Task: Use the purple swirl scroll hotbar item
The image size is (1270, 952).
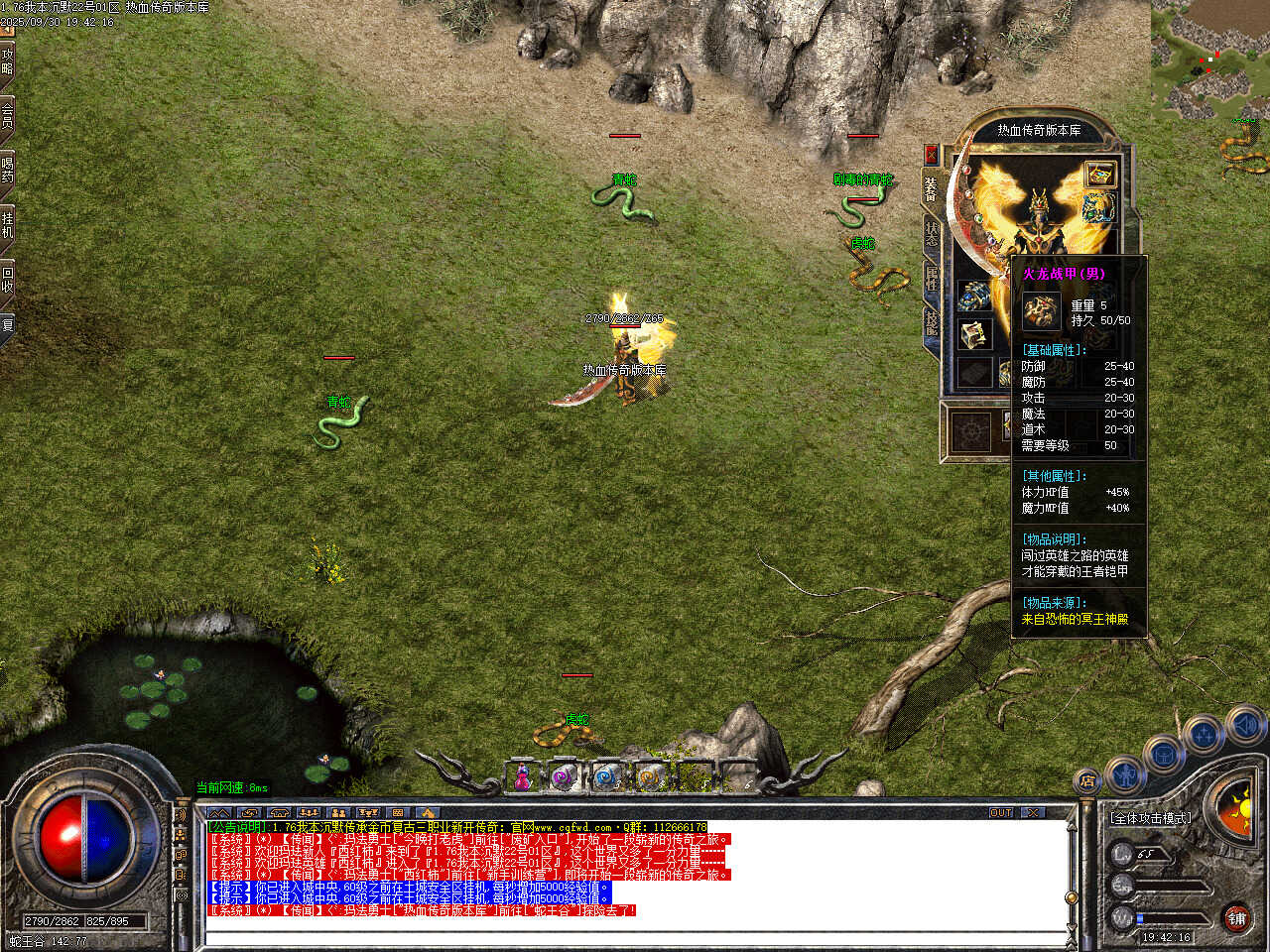Action: point(564,777)
